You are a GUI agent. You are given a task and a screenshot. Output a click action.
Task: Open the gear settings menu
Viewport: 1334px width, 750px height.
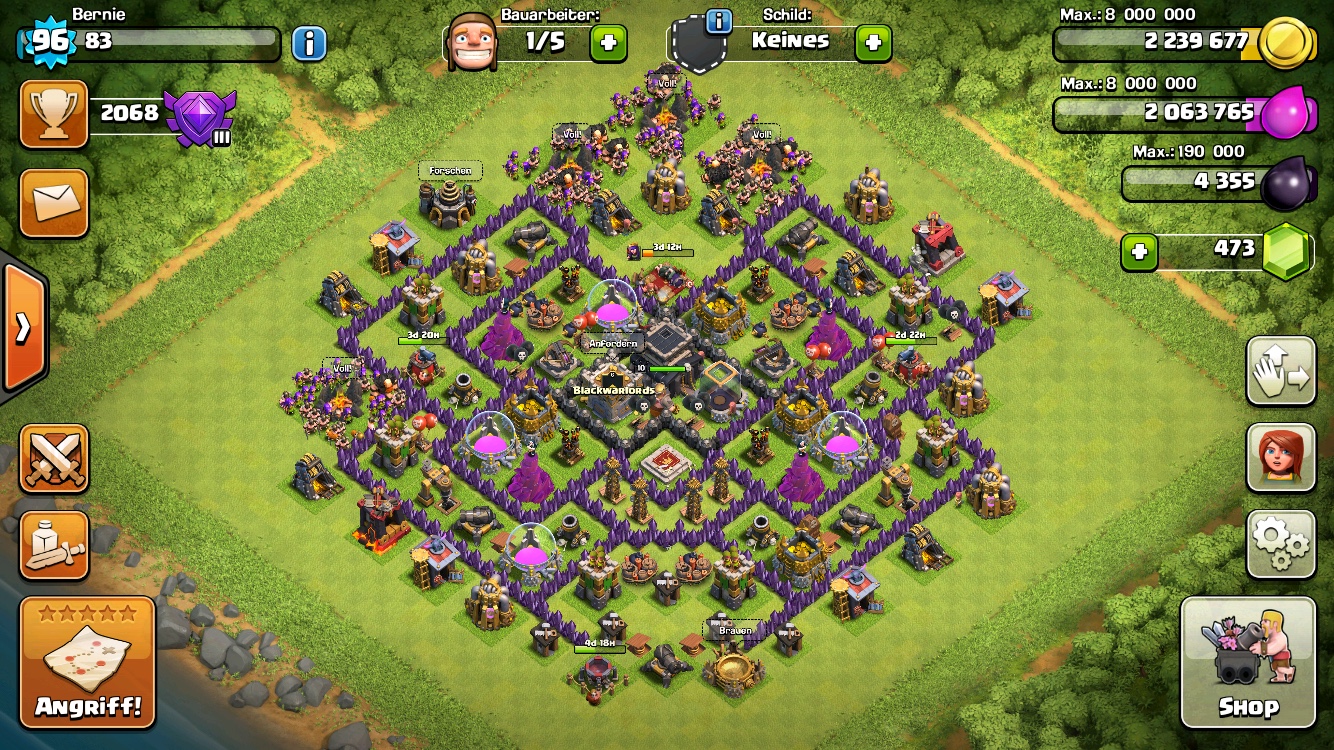click(x=1281, y=543)
